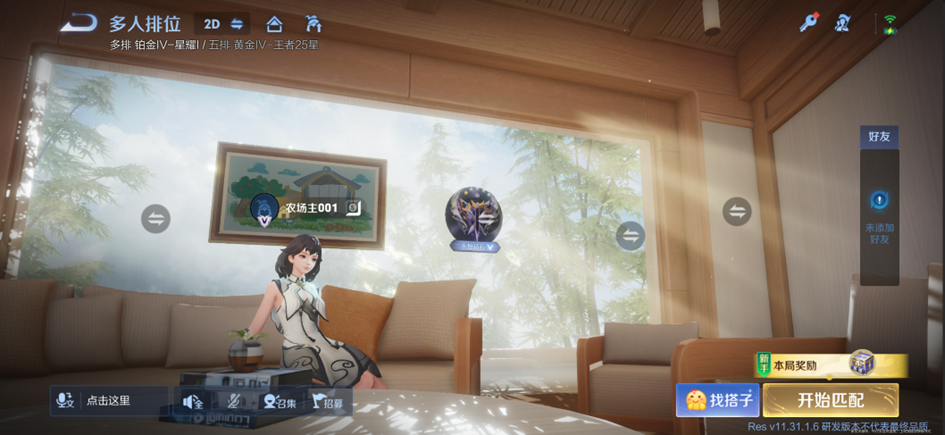
Task: View the 本局奖励 match rewards
Action: [x=830, y=365]
